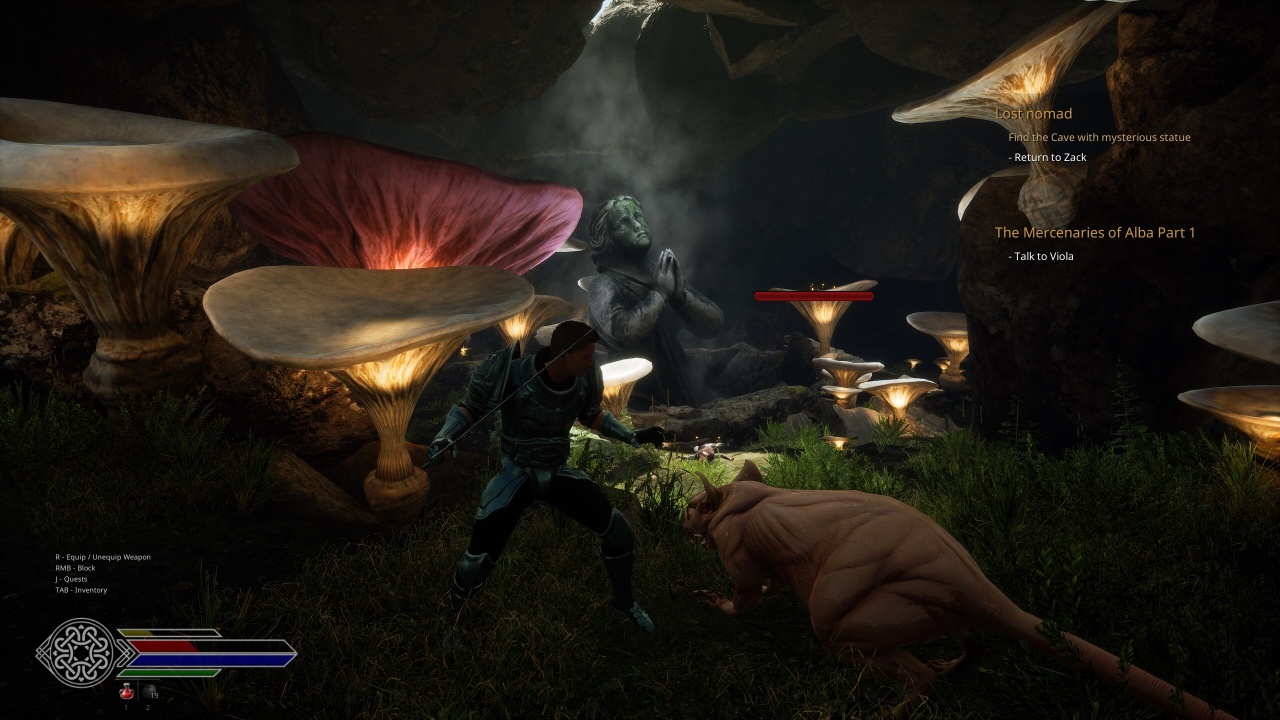
Task: Select the red health potion slot
Action: tap(127, 690)
